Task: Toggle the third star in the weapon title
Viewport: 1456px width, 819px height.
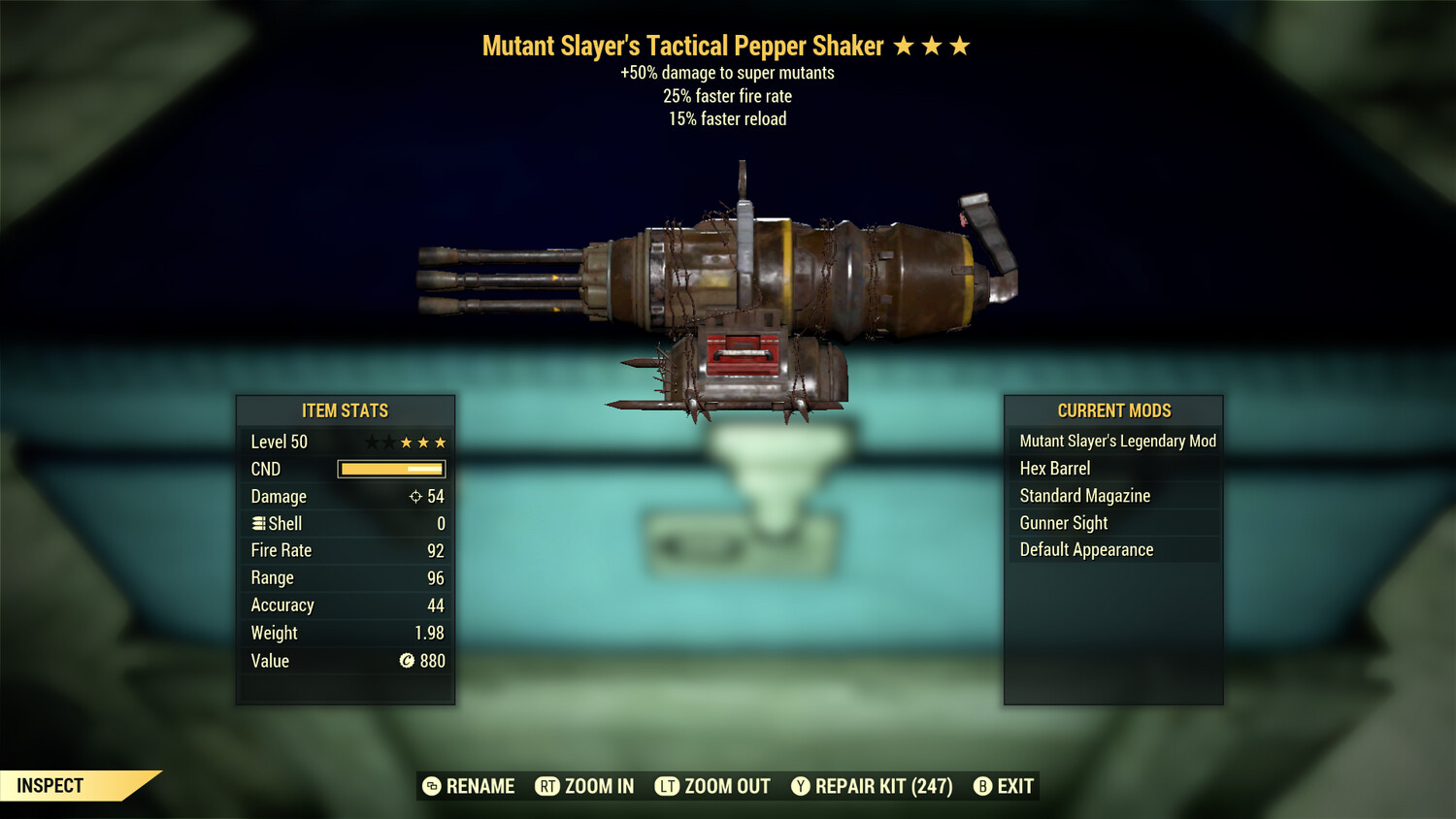Action: coord(959,45)
